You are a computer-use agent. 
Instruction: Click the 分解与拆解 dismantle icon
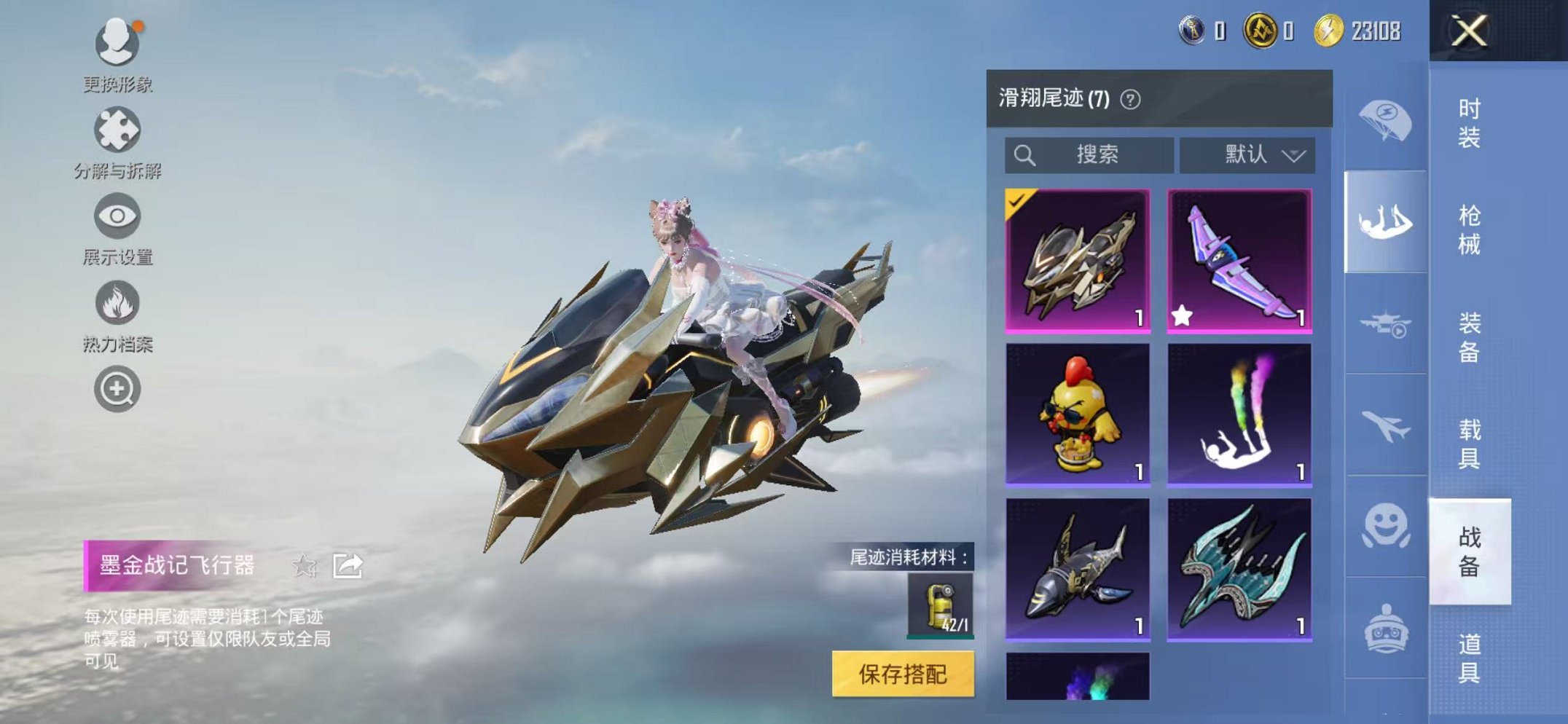click(117, 127)
